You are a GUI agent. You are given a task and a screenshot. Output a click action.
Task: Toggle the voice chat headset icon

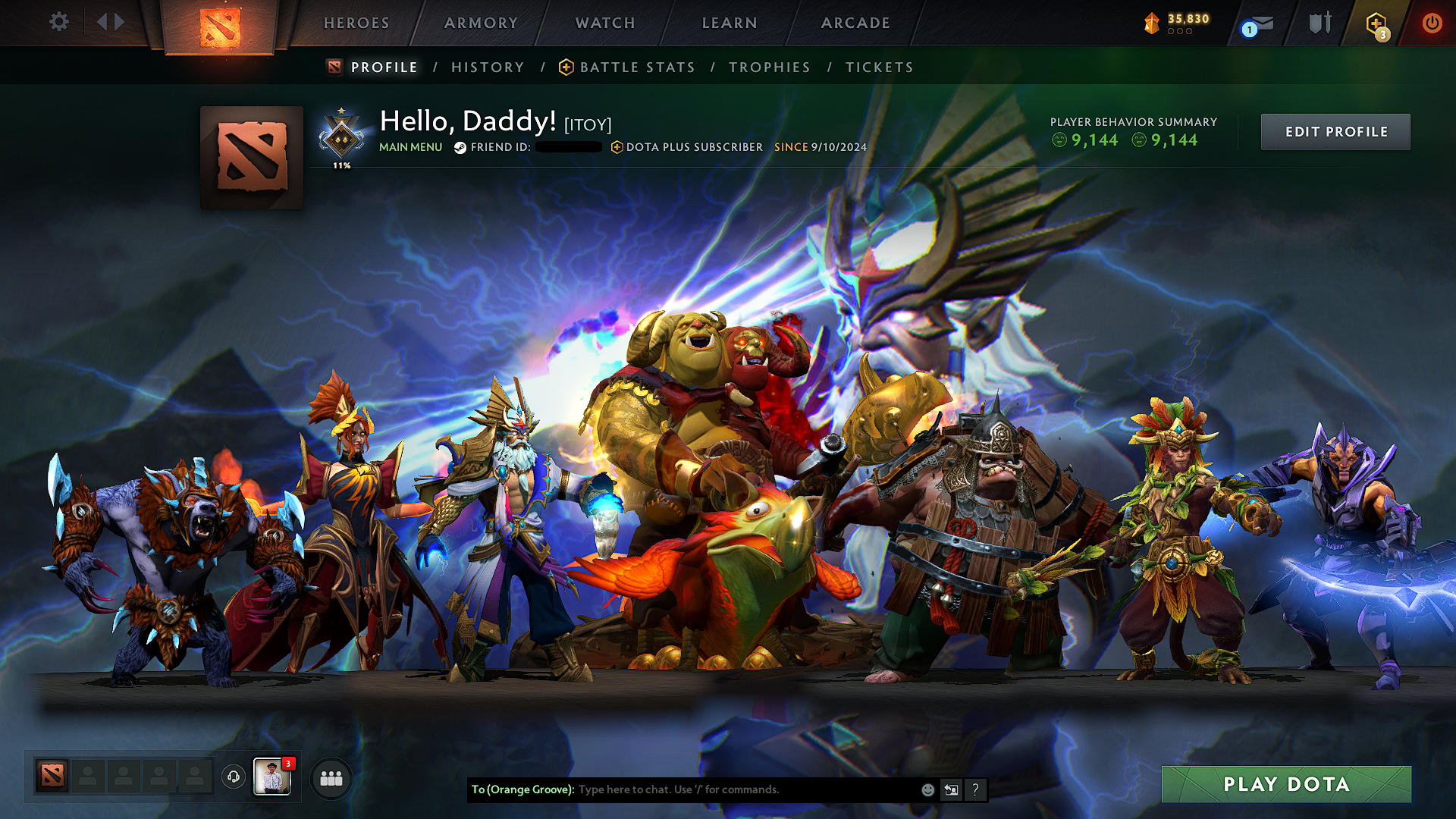[233, 776]
